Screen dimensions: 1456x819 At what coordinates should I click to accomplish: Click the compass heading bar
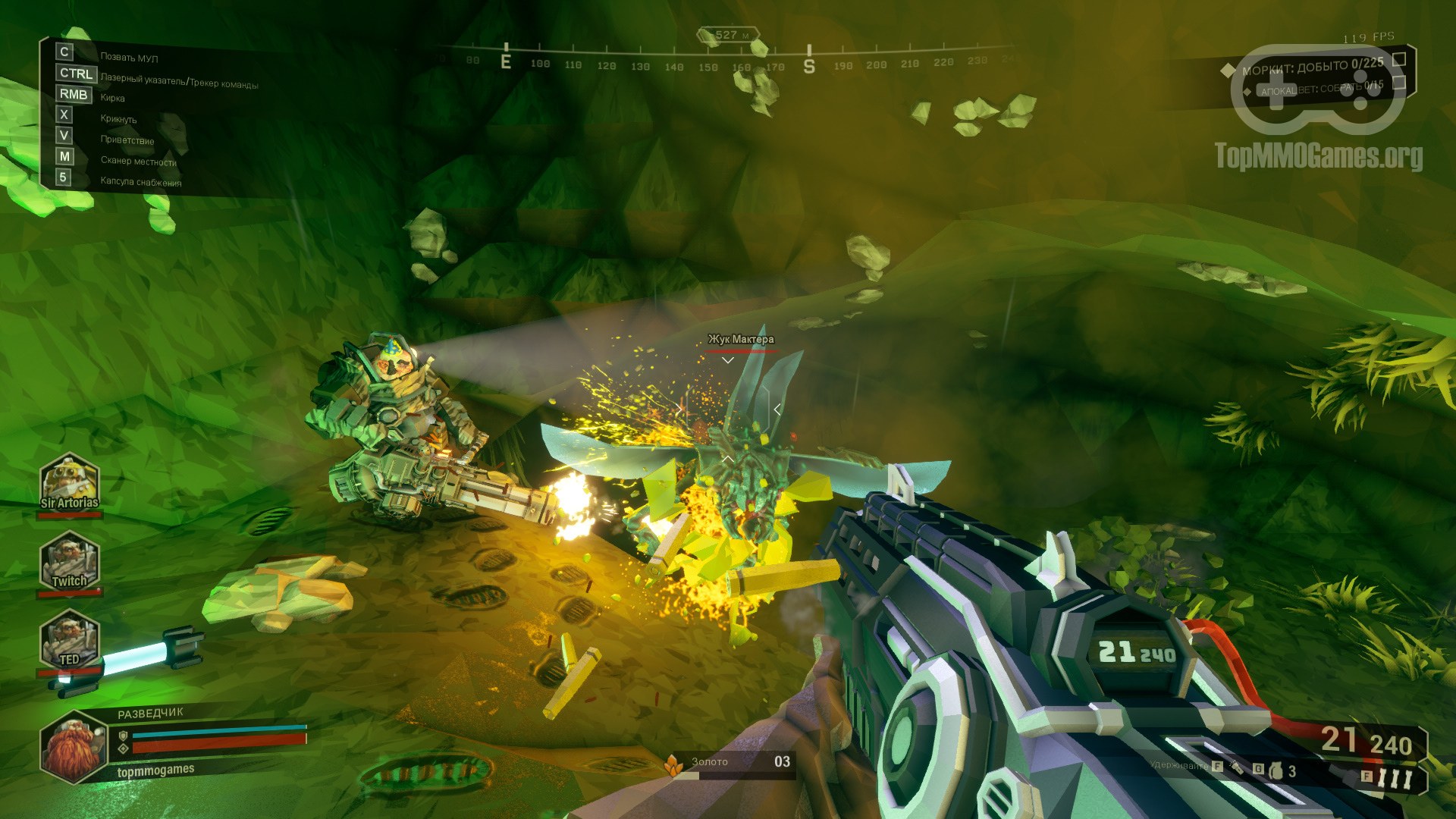pos(728,64)
